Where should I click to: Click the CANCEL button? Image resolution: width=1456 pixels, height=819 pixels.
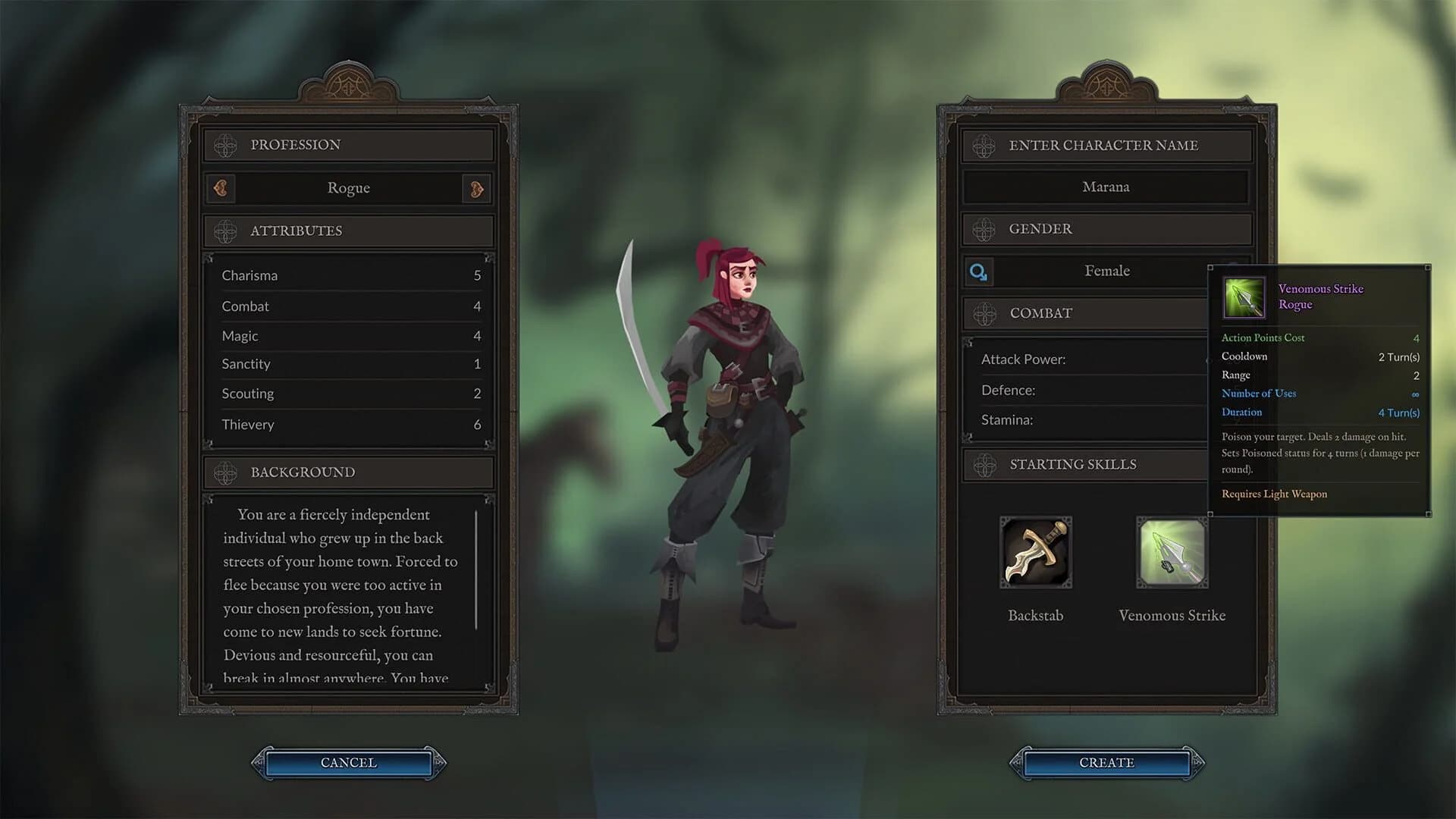347,763
